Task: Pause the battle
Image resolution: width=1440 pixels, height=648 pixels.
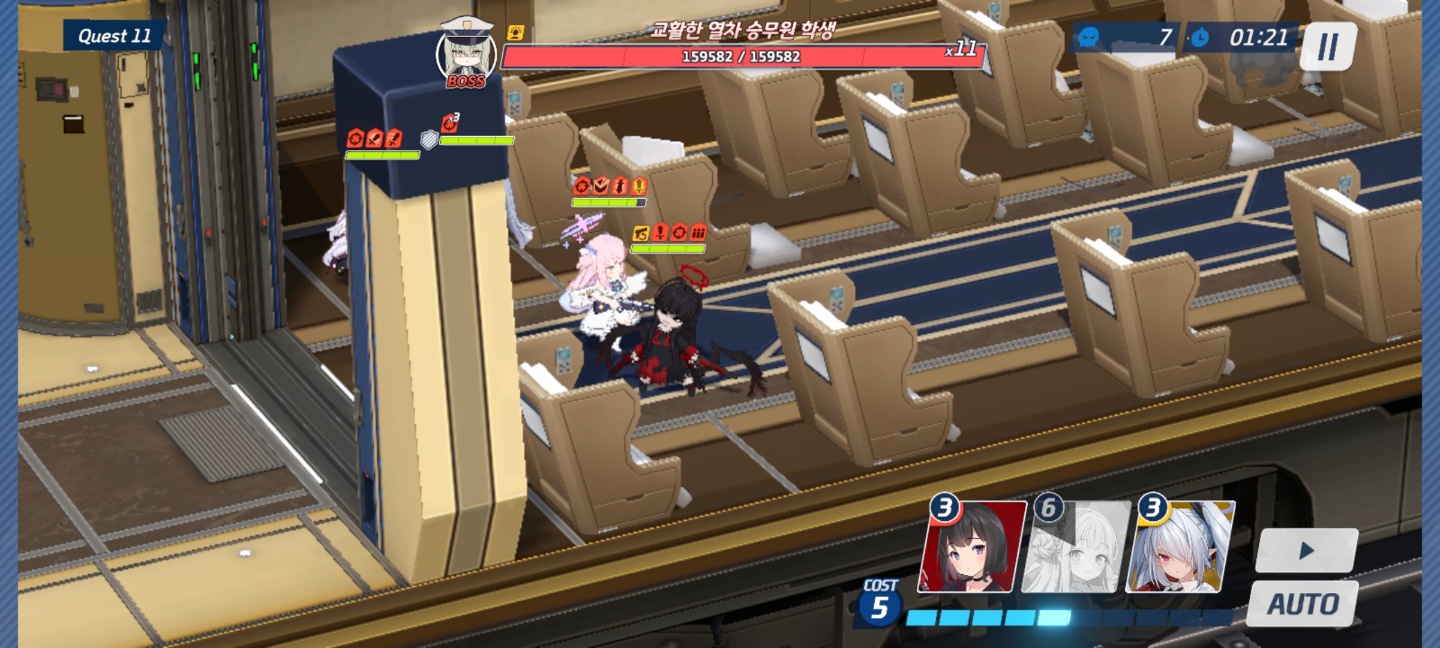Action: click(x=1327, y=46)
